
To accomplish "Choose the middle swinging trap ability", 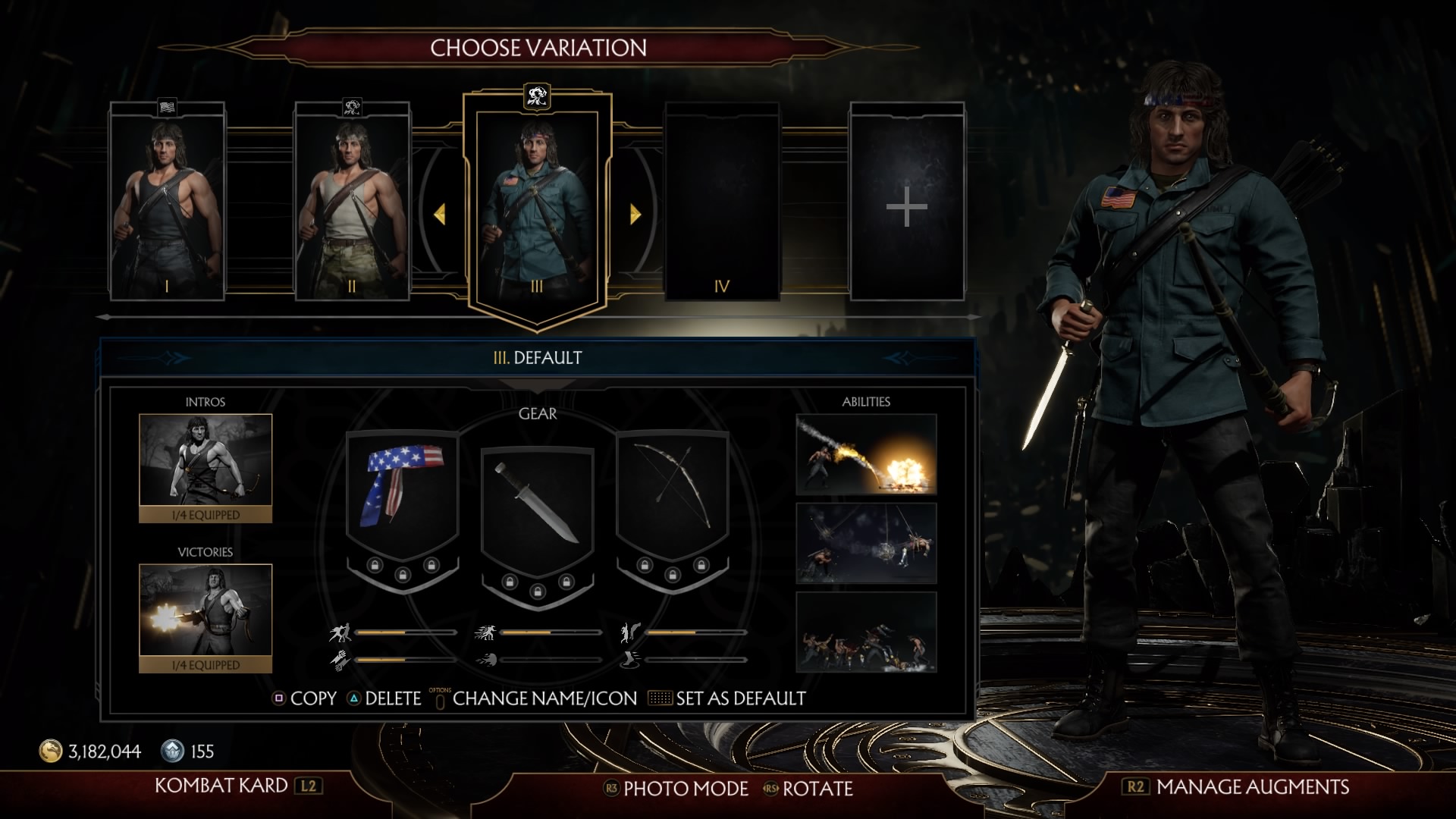I will tap(866, 543).
